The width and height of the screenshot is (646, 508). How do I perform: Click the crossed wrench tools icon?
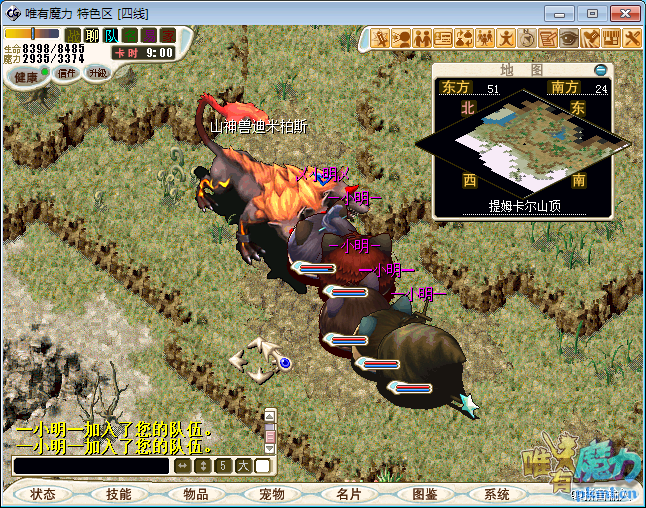tap(632, 38)
